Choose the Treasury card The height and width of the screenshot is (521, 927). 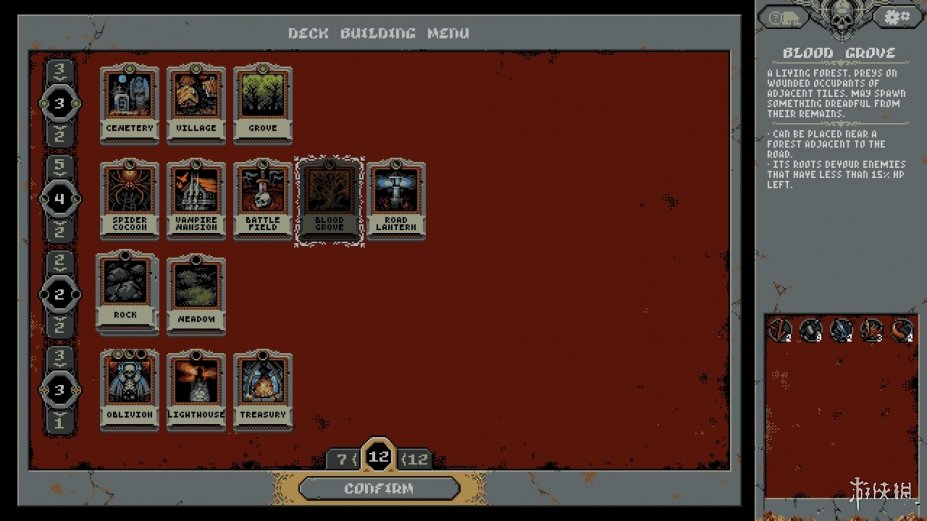pos(262,389)
